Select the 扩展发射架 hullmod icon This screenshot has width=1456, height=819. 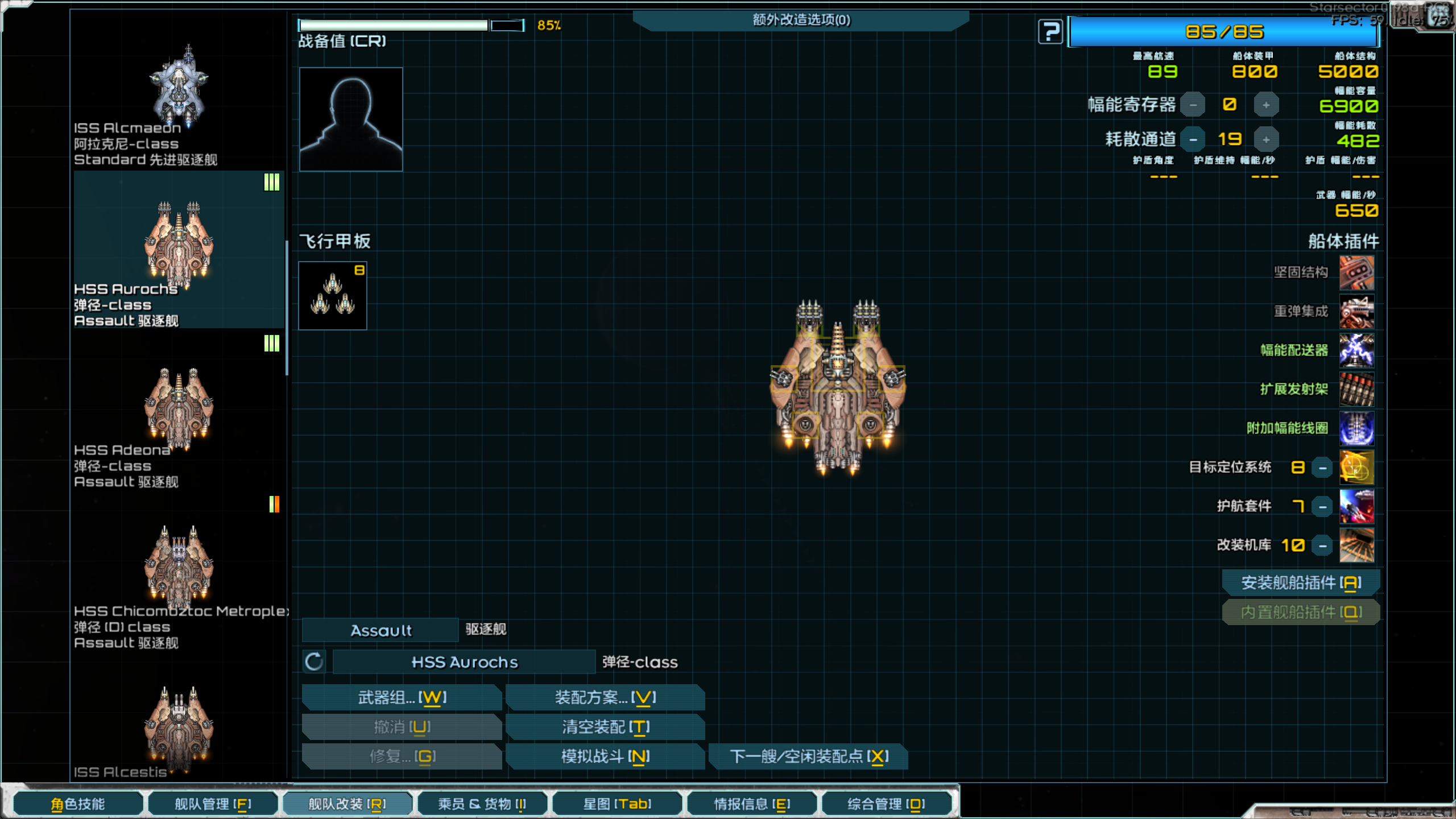[1357, 390]
